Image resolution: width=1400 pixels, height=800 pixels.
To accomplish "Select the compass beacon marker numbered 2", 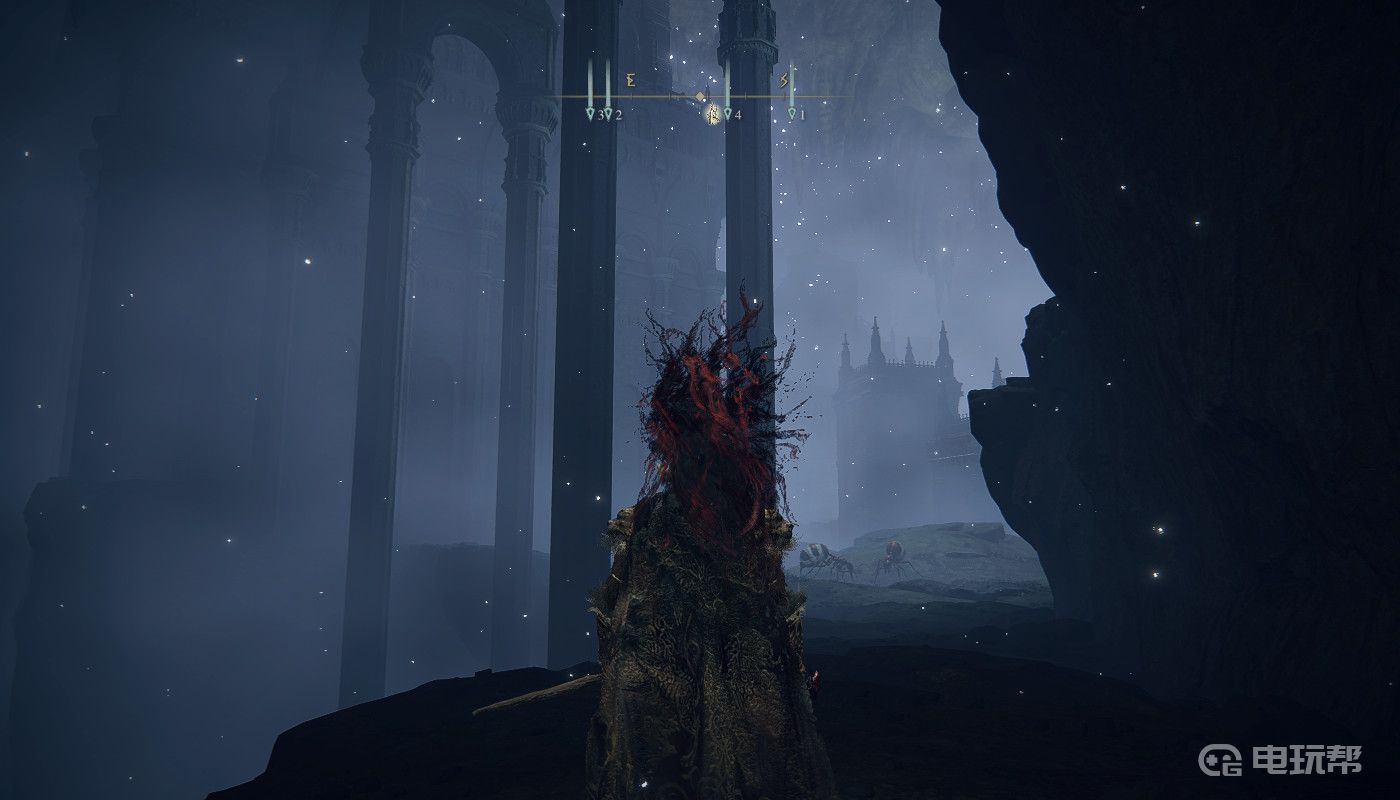I will [608, 114].
